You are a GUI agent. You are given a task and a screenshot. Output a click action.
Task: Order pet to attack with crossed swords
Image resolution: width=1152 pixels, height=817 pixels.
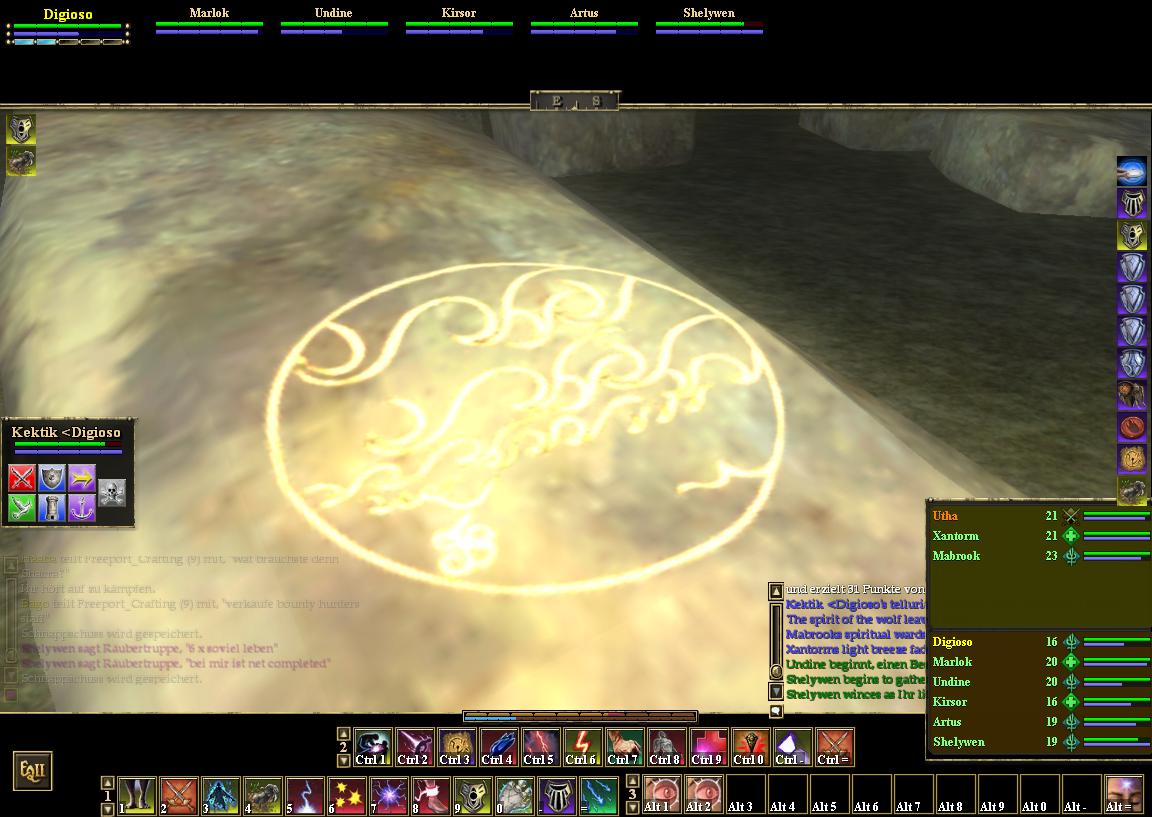click(22, 478)
